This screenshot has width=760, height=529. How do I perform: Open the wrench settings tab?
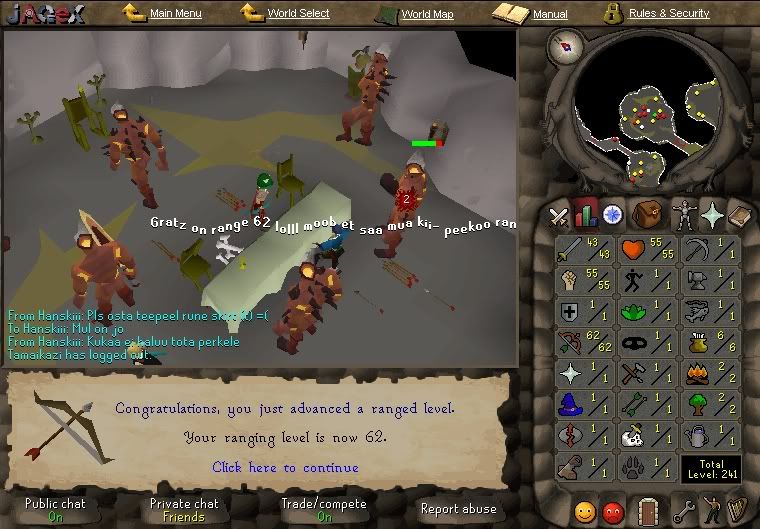685,510
